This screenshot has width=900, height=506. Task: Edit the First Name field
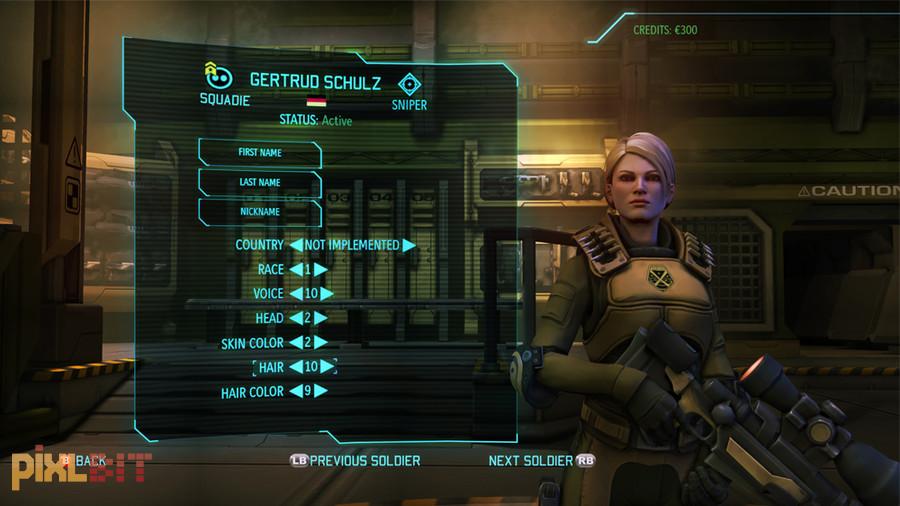(260, 153)
